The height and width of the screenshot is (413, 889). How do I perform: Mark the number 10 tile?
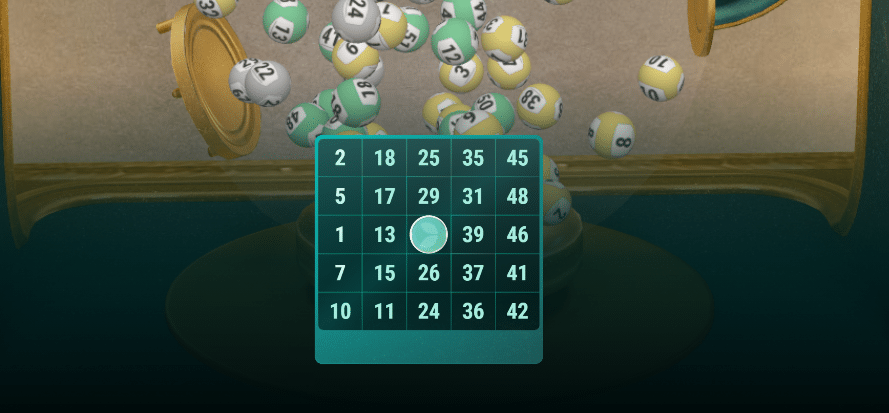[x=341, y=311]
